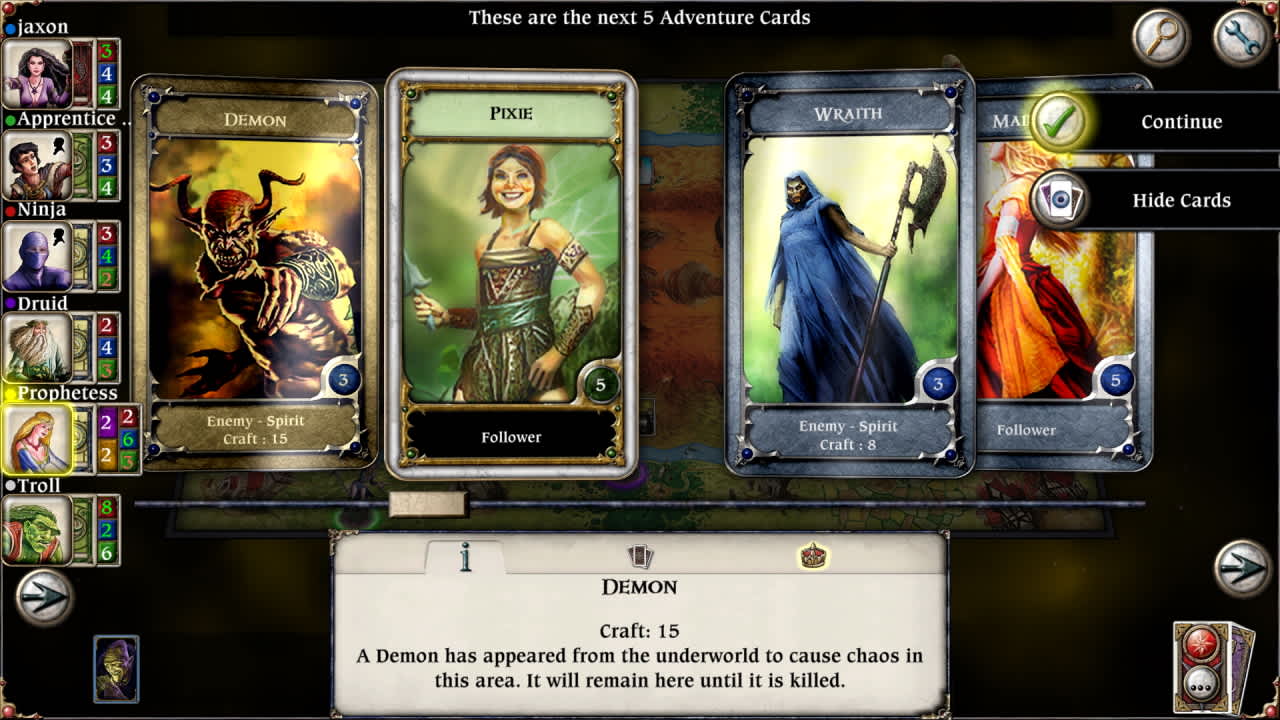Click the small goblin thumbnail bottom left
The height and width of the screenshot is (720, 1280).
(116, 669)
